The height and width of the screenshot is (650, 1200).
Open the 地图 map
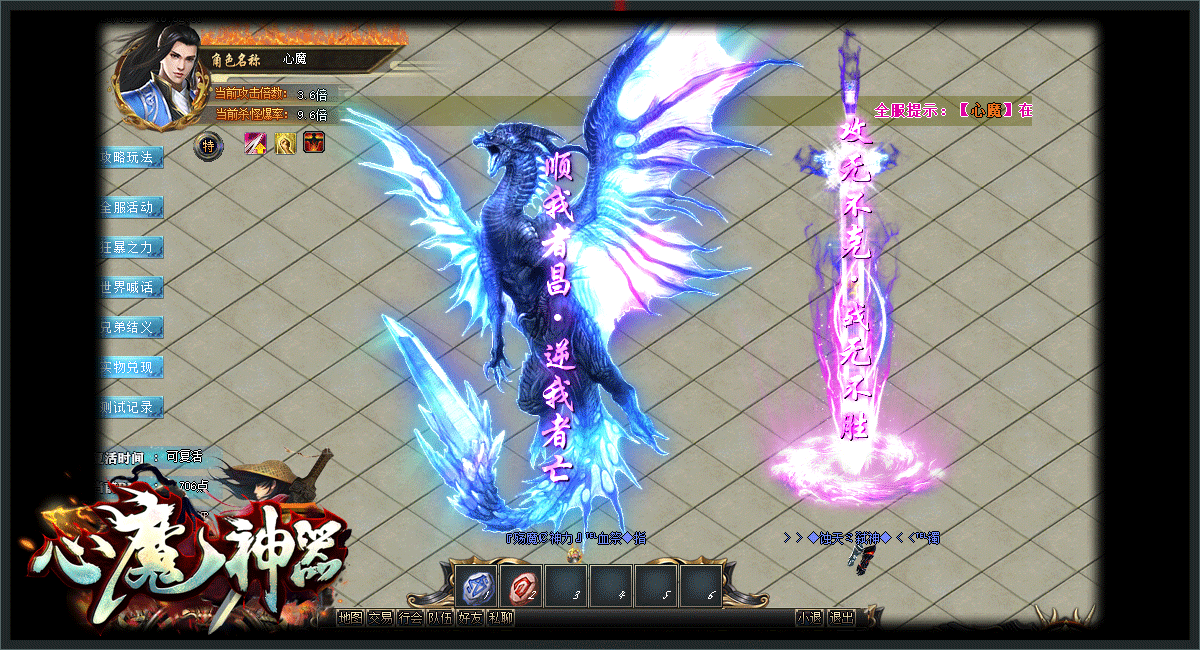coord(350,618)
